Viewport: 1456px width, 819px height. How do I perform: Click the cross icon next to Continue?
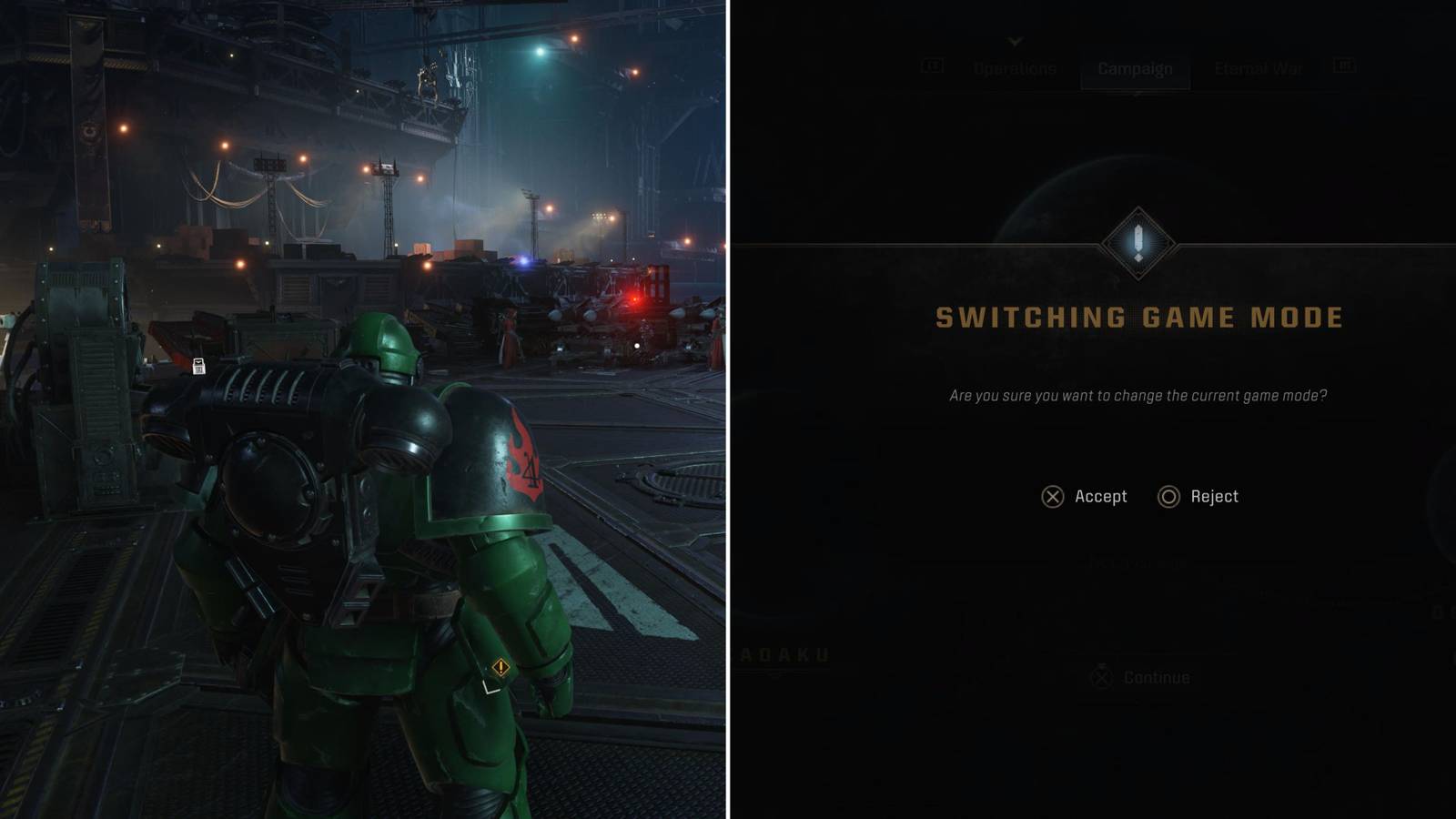[x=1103, y=678]
